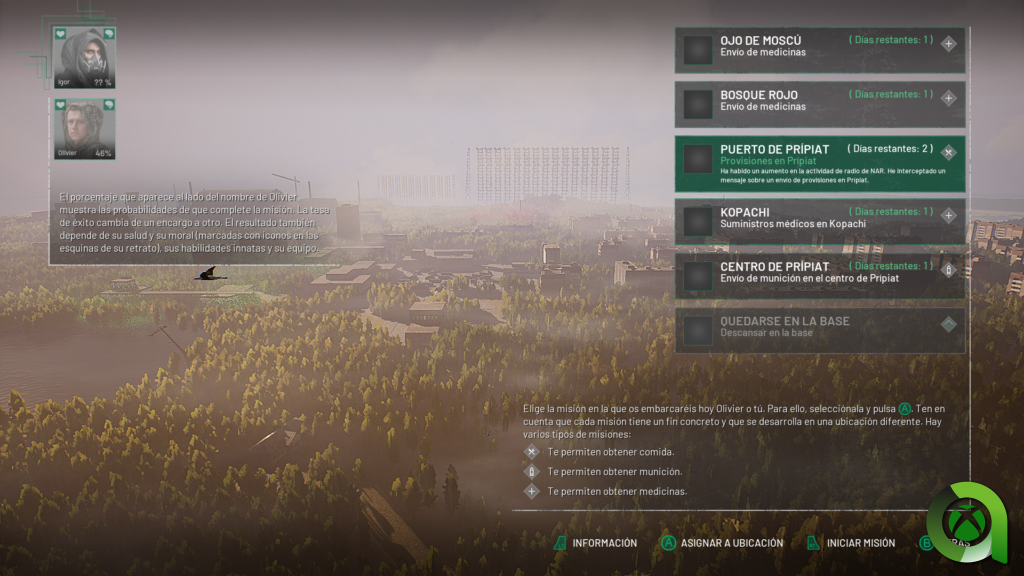The height and width of the screenshot is (576, 1024).
Task: Open the Información panel
Action: pos(596,543)
